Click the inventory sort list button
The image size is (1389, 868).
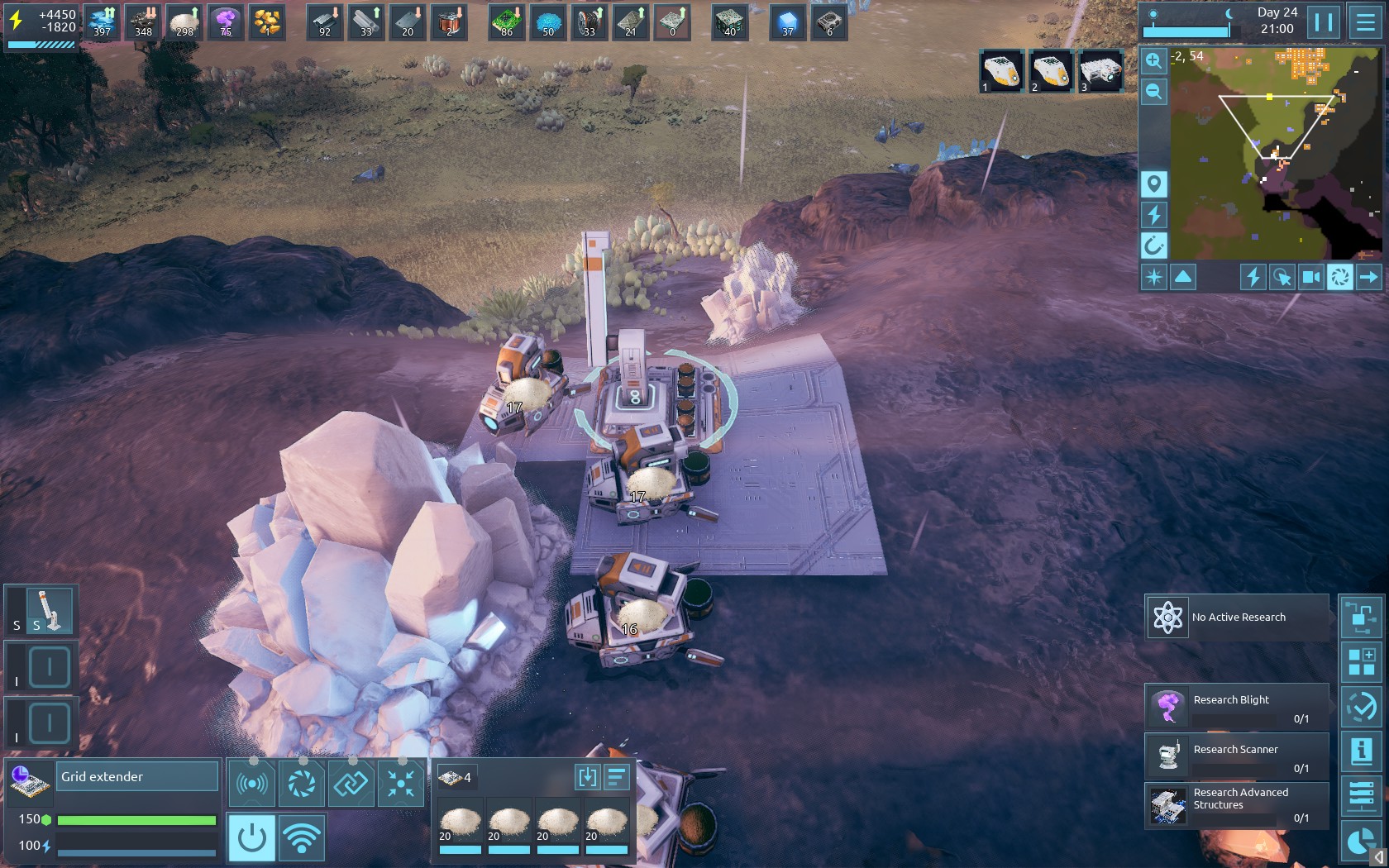tap(618, 777)
